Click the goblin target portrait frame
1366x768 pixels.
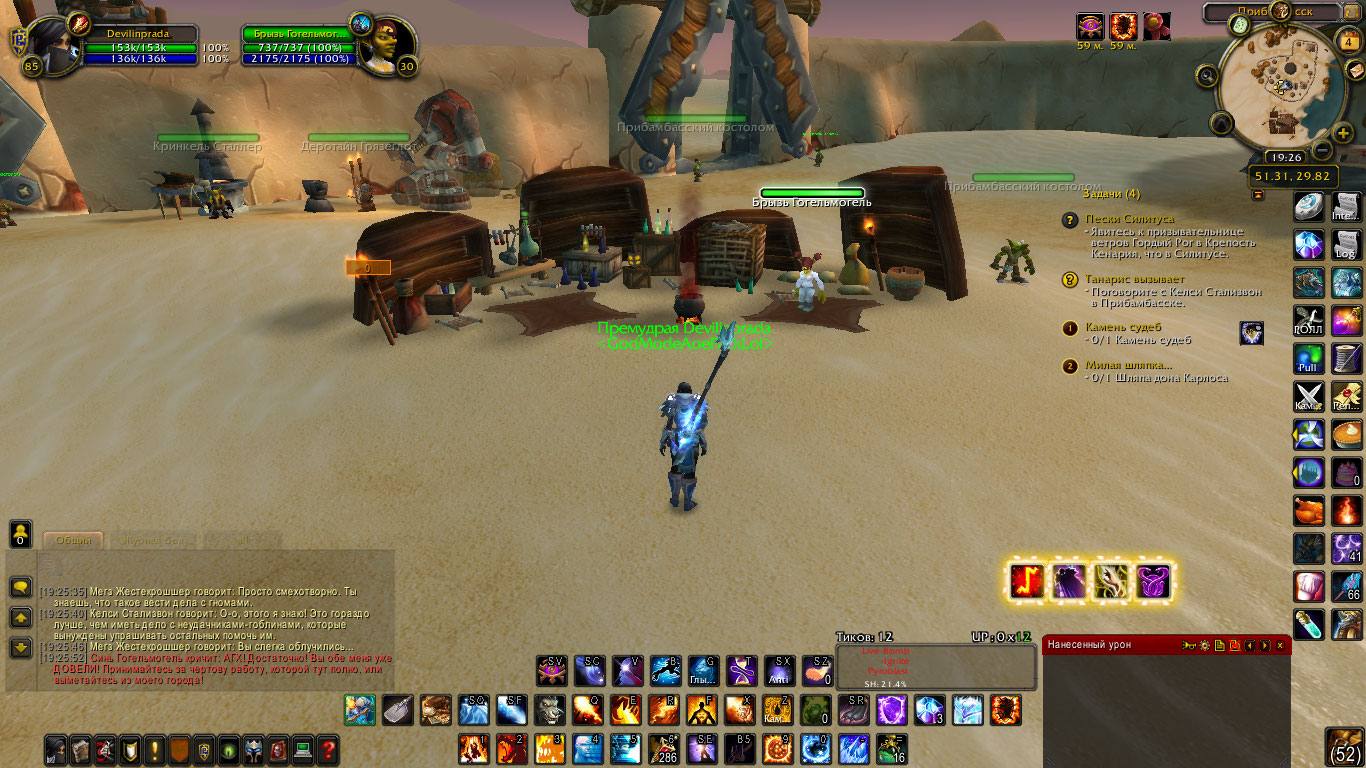coord(383,46)
